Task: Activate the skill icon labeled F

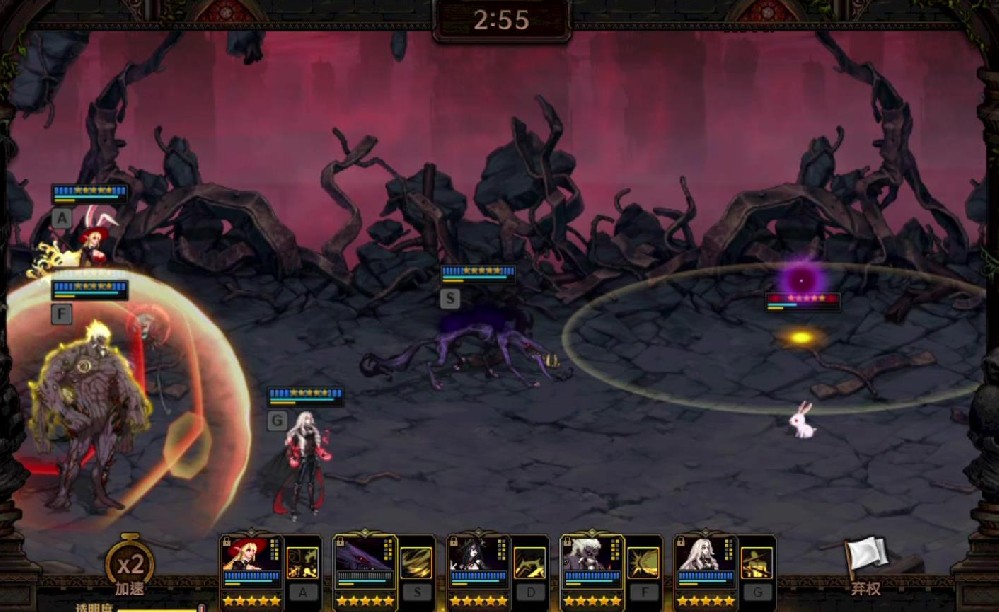Action: [644, 564]
